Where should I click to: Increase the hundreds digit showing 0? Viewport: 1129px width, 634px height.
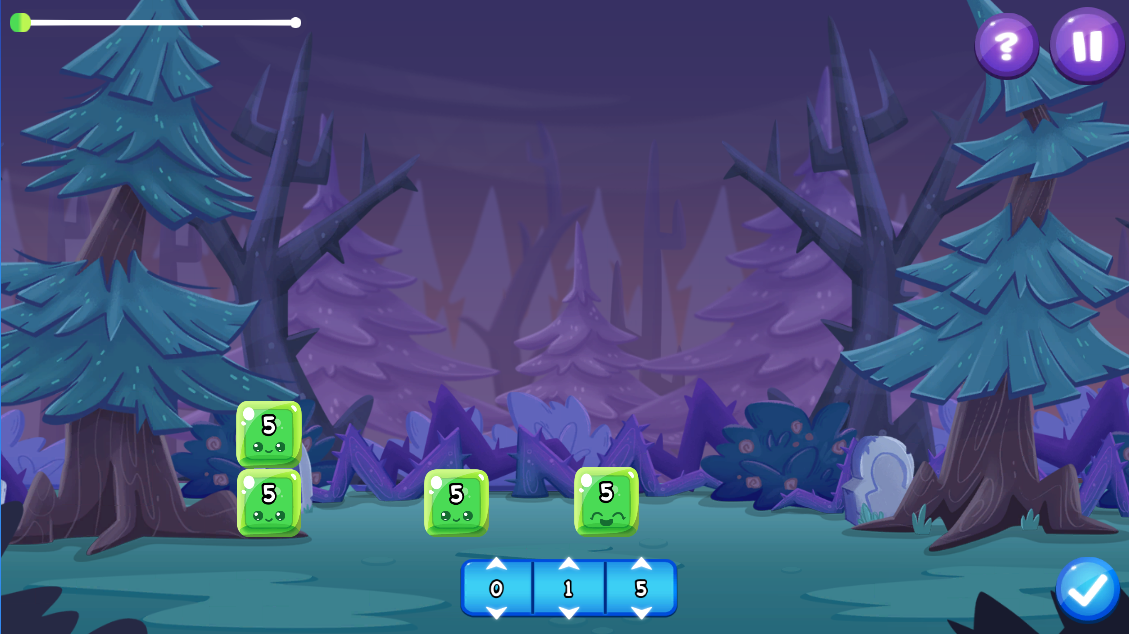496,565
